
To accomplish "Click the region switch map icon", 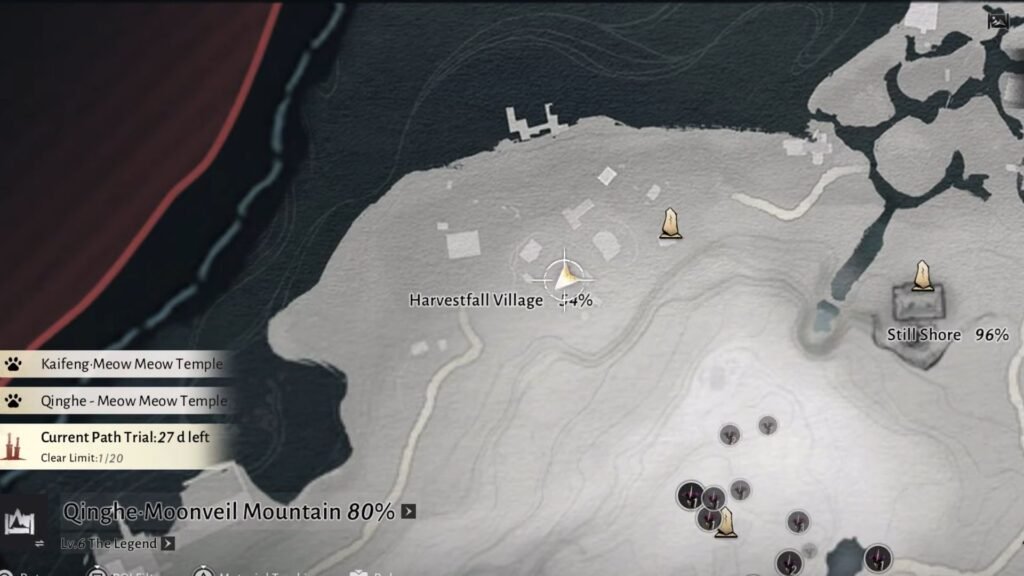I will point(20,522).
